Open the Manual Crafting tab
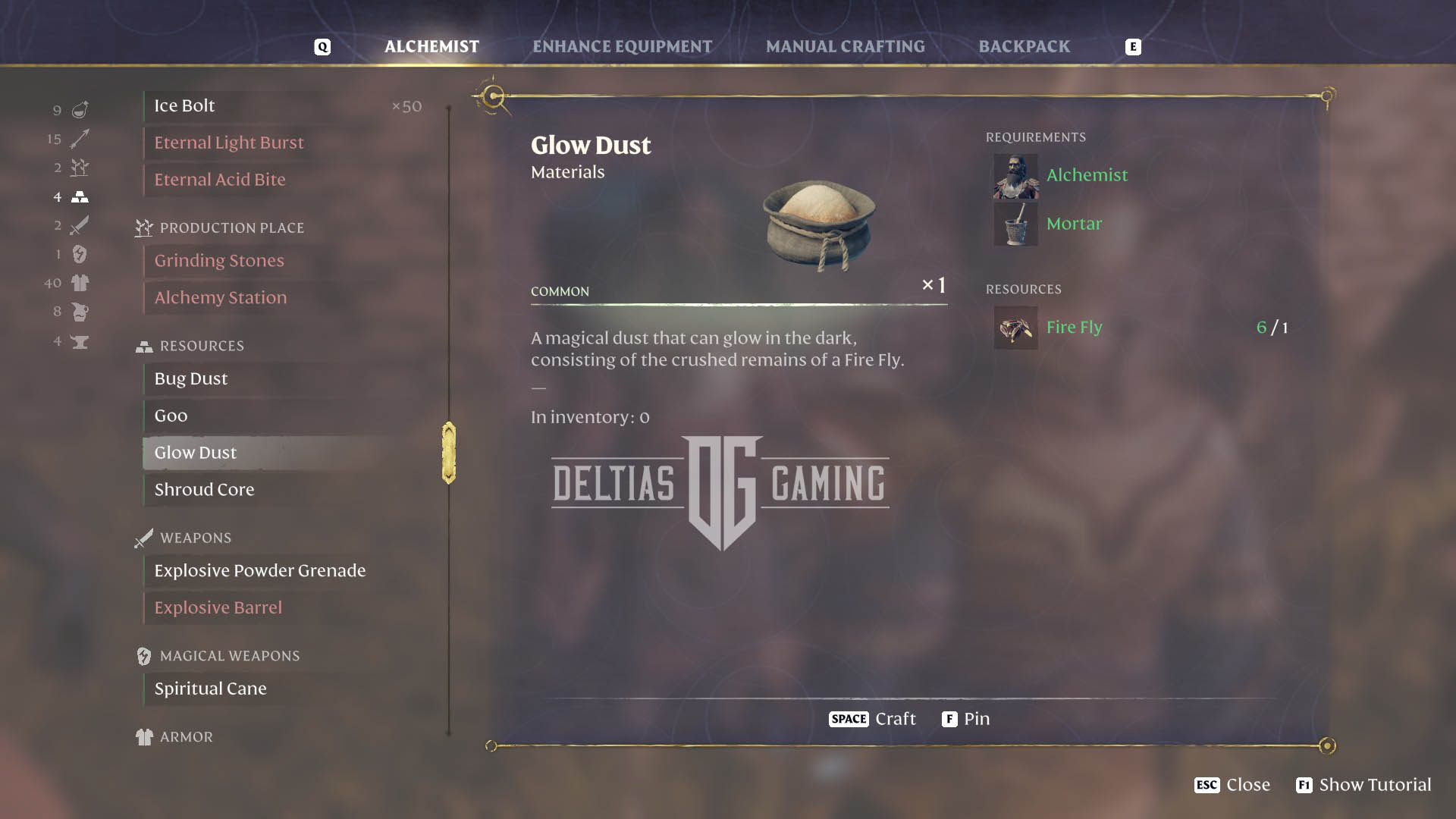Screen dimensions: 1456x819 [x=845, y=47]
